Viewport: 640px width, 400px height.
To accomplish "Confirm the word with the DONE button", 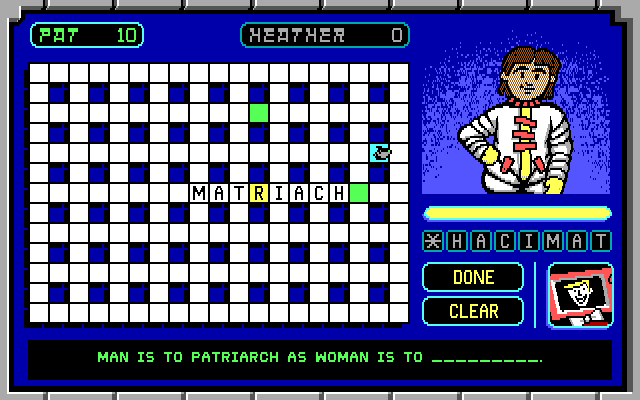I will (x=472, y=277).
